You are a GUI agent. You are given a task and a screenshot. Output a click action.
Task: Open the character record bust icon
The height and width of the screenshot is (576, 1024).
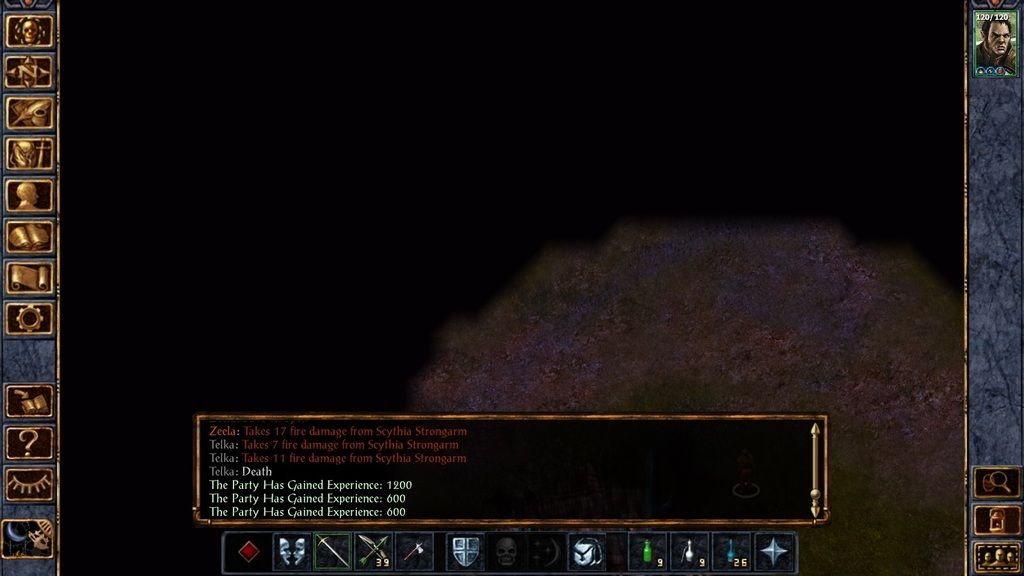click(x=29, y=195)
